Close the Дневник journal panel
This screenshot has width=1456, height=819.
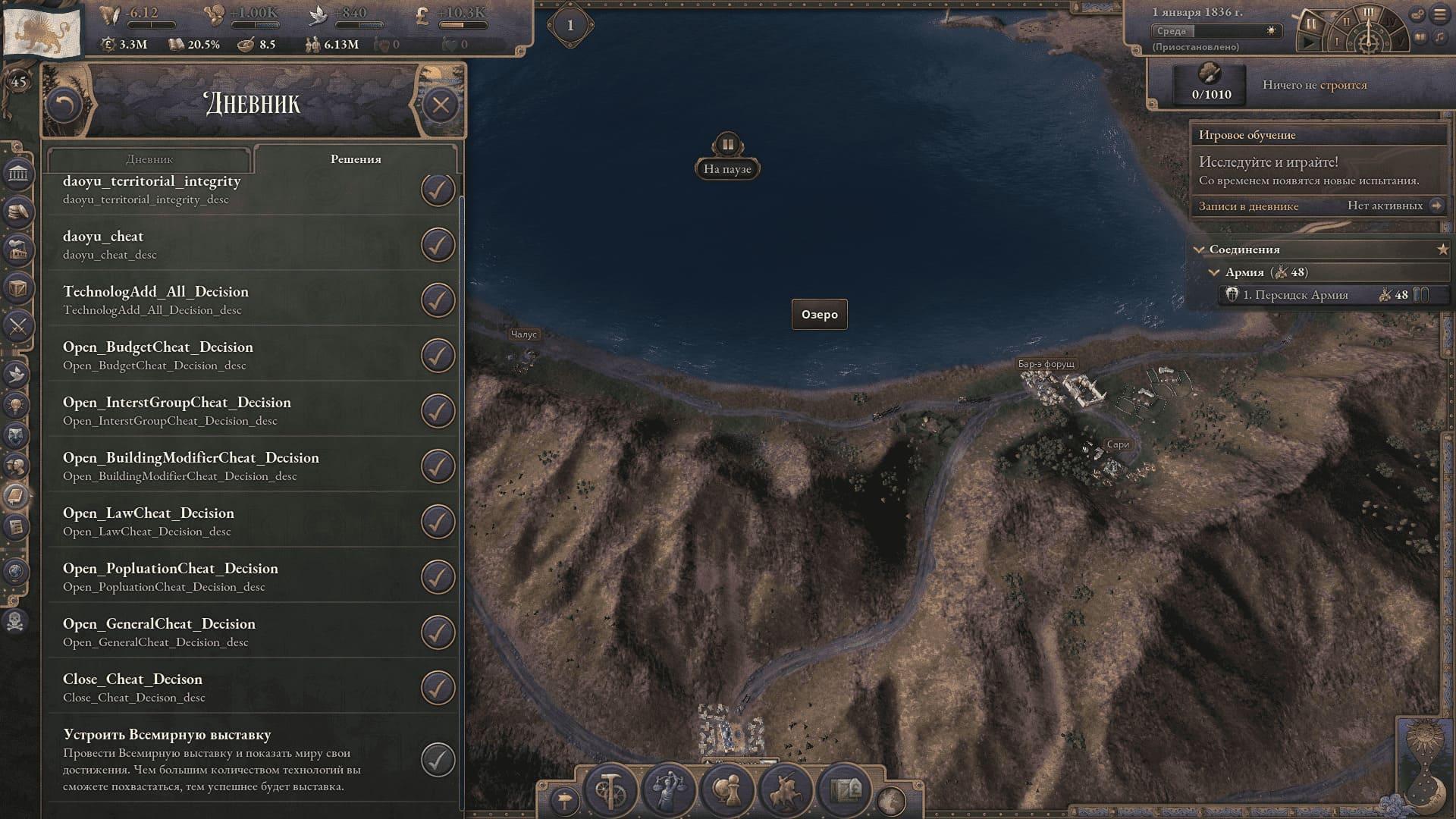(441, 105)
